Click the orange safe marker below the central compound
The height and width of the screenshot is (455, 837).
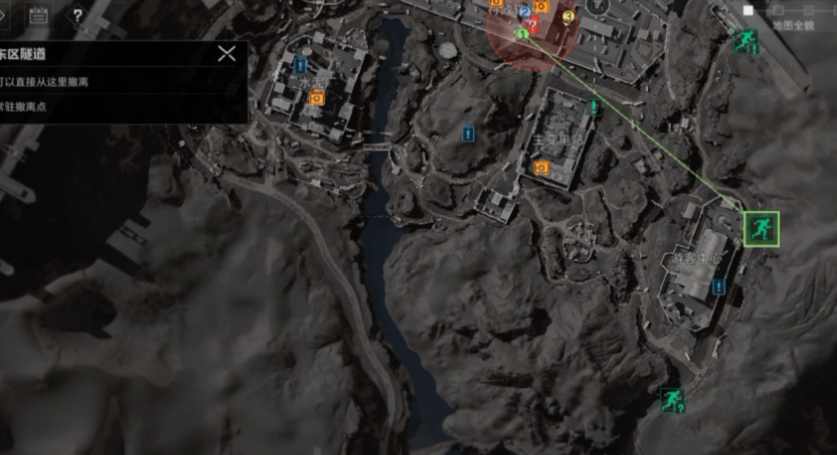pyautogui.click(x=541, y=167)
